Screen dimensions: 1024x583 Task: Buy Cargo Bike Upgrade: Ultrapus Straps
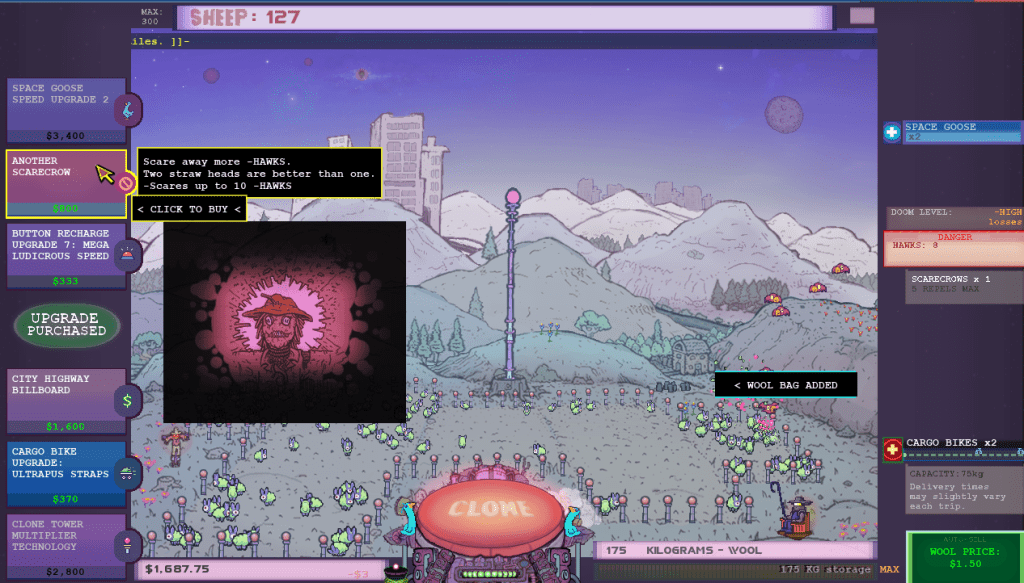pyautogui.click(x=66, y=474)
